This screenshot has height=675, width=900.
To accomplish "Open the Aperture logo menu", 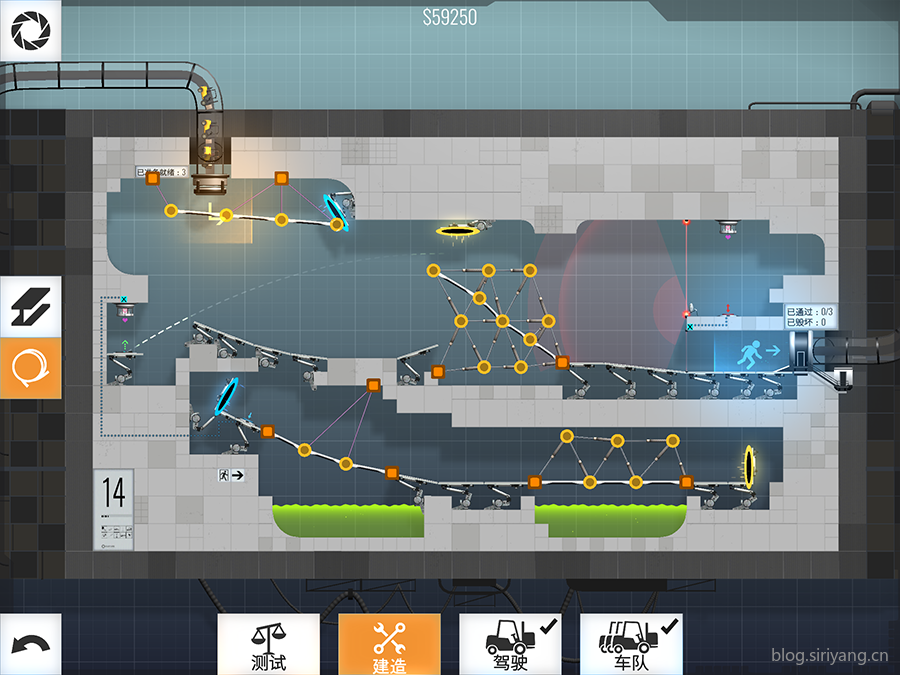I will tap(30, 31).
